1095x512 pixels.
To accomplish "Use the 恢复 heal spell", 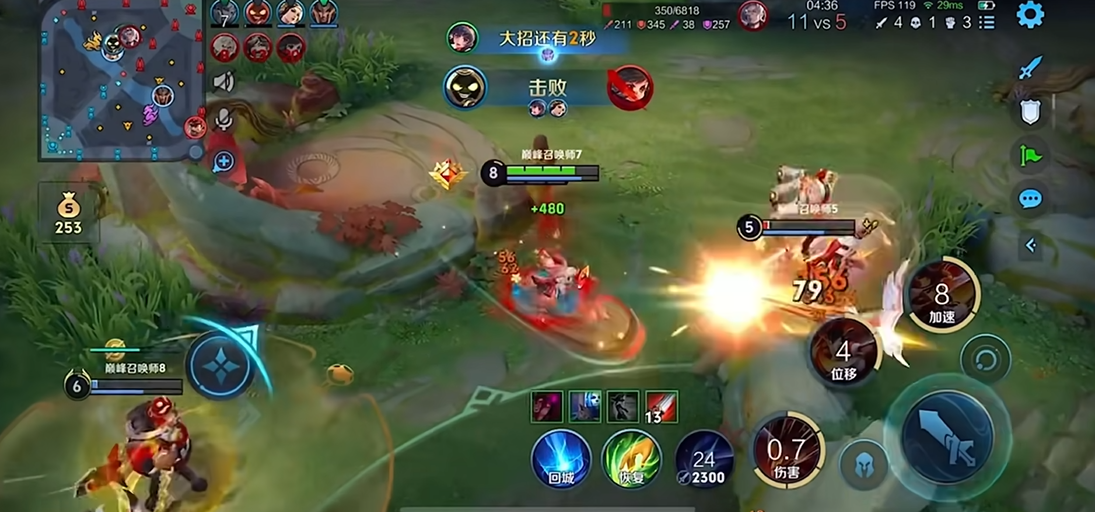I will 632,459.
